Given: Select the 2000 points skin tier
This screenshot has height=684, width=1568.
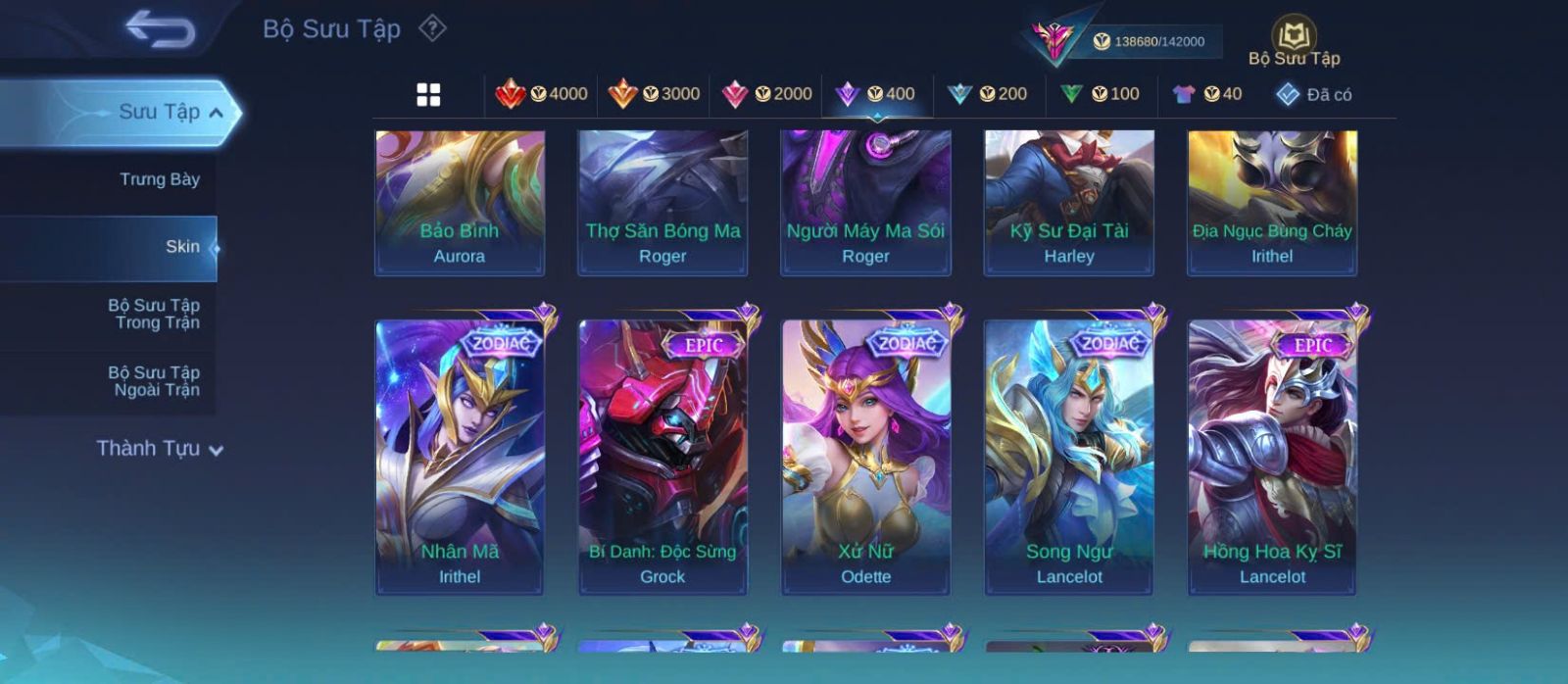Looking at the screenshot, I should point(766,94).
